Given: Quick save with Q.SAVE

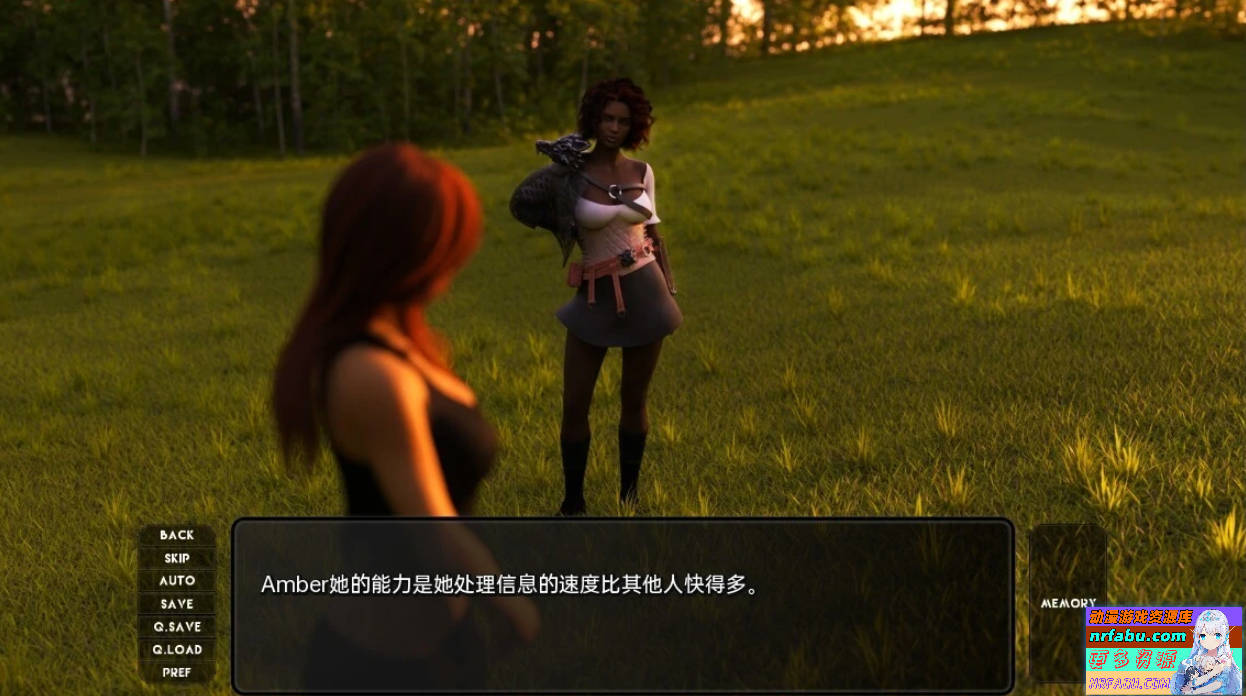Looking at the screenshot, I should tap(177, 627).
